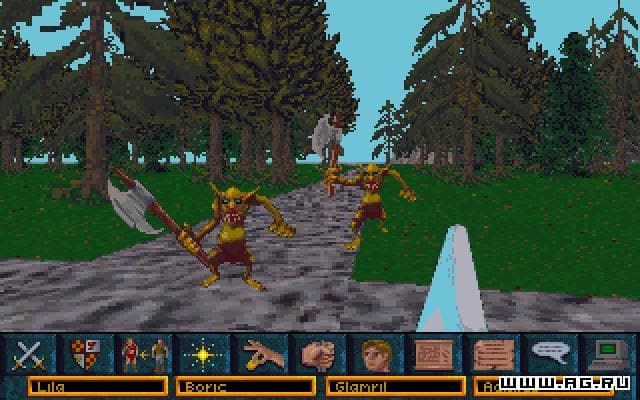Open the heraldic shield icon
The height and width of the screenshot is (400, 640).
coord(86,354)
